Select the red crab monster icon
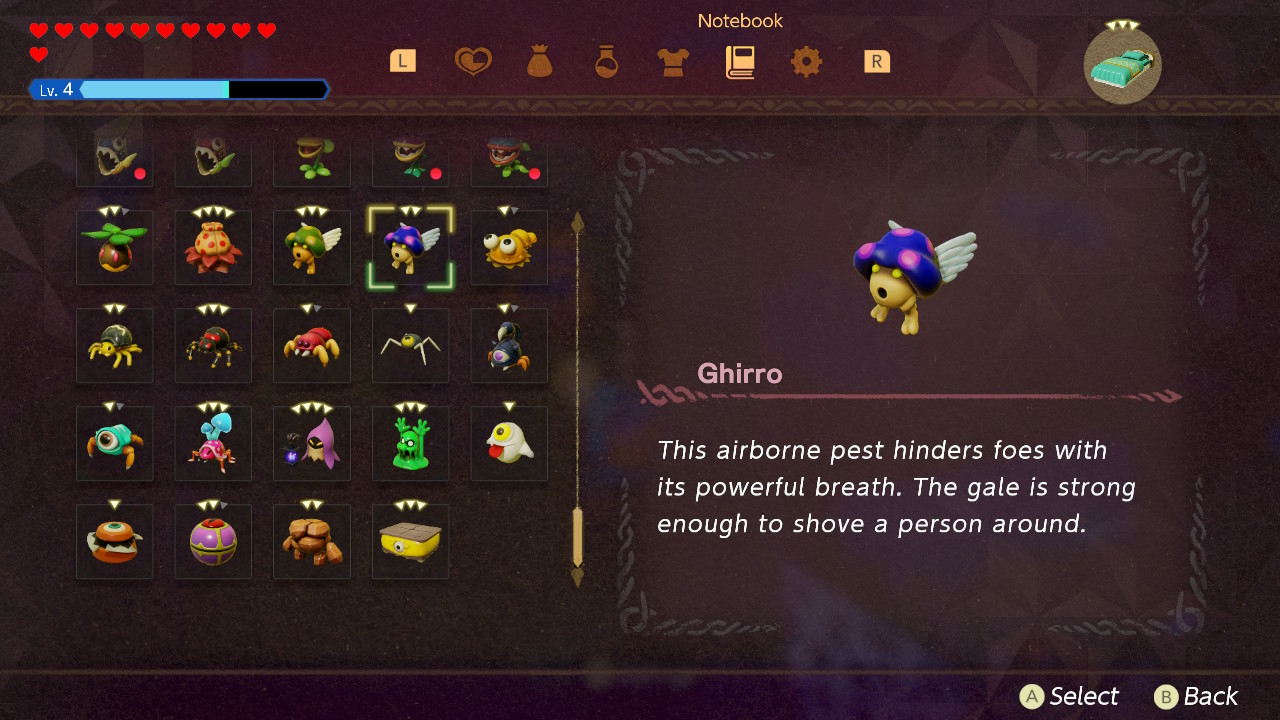The width and height of the screenshot is (1280, 720). coord(311,345)
